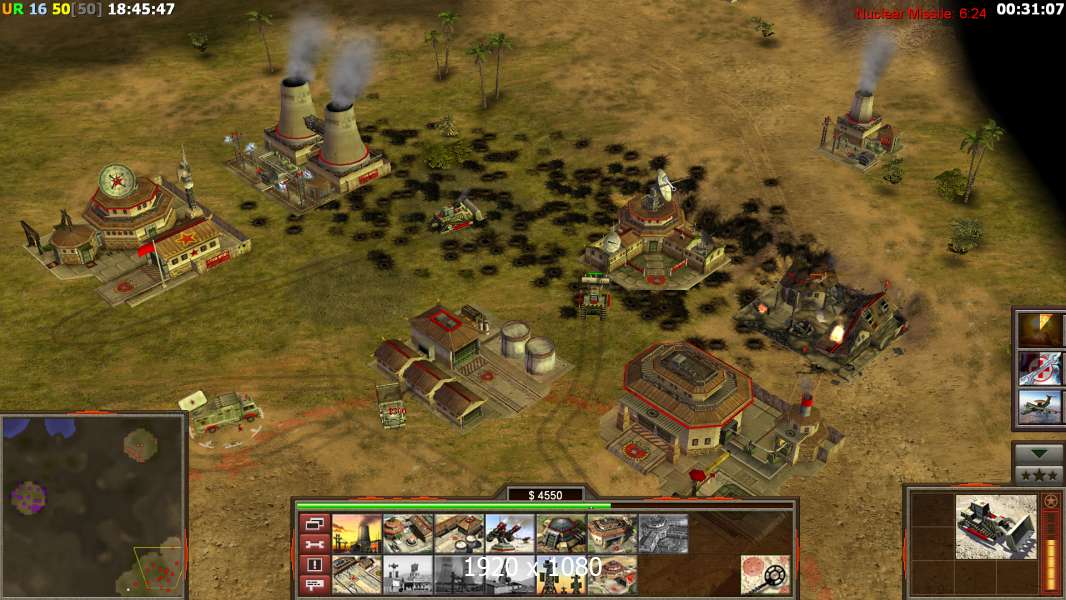Activate the mine detector ability icon

[x=765, y=575]
